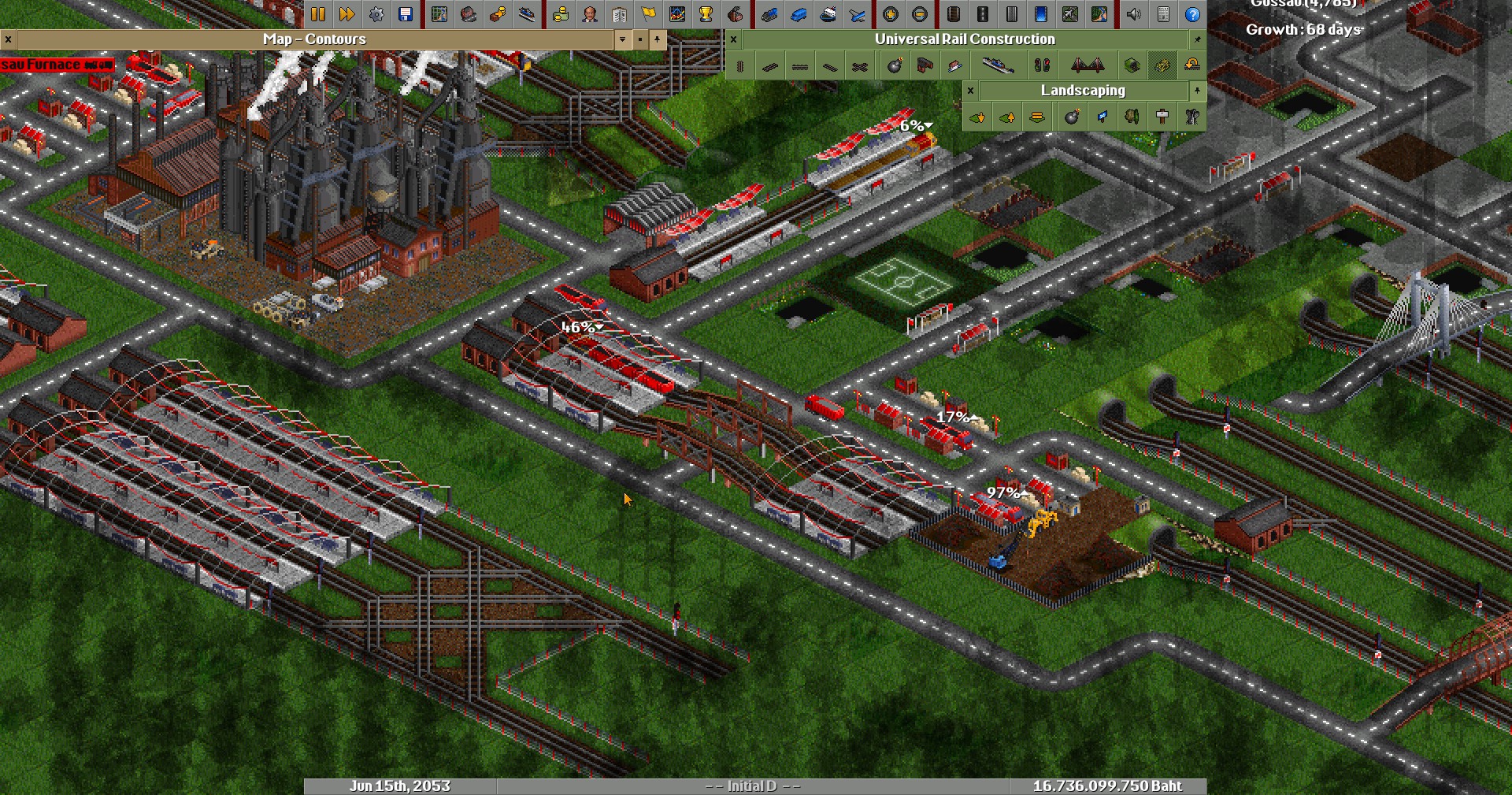Image resolution: width=1512 pixels, height=795 pixels.
Task: Close the Map - Contours window
Action: pos(8,39)
